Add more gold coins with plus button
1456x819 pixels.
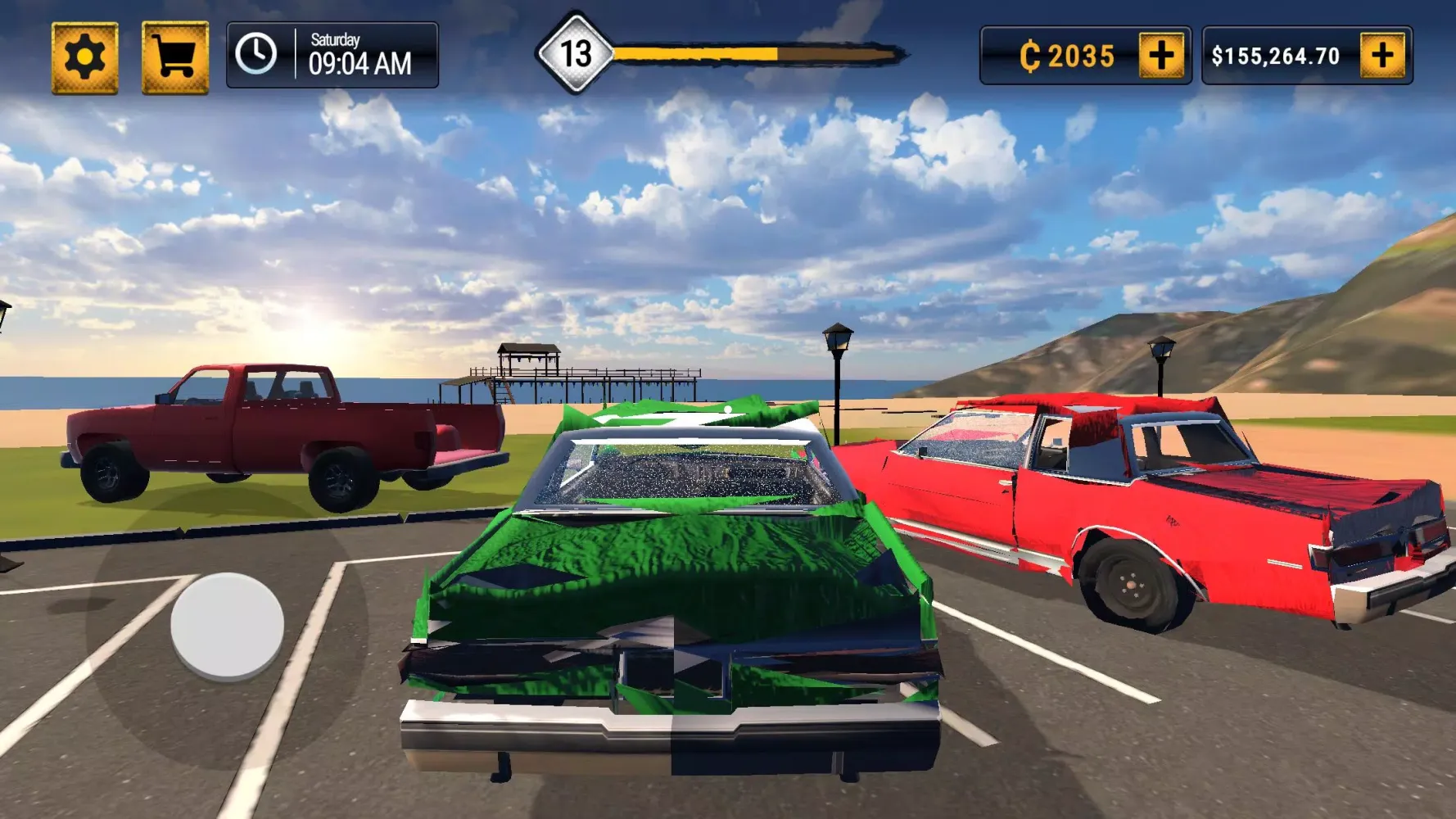1161,56
